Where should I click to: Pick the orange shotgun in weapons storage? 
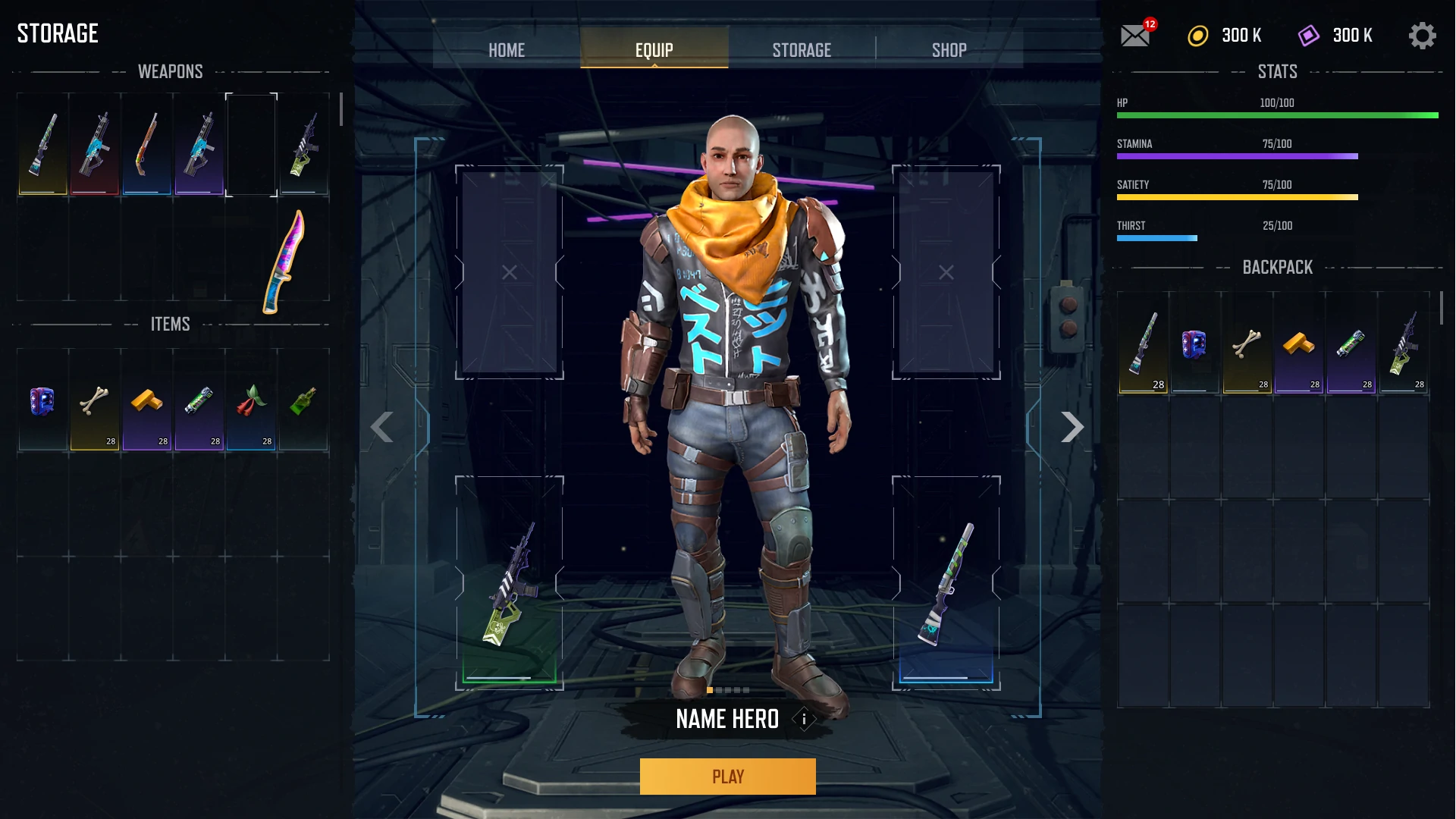pyautogui.click(x=147, y=144)
